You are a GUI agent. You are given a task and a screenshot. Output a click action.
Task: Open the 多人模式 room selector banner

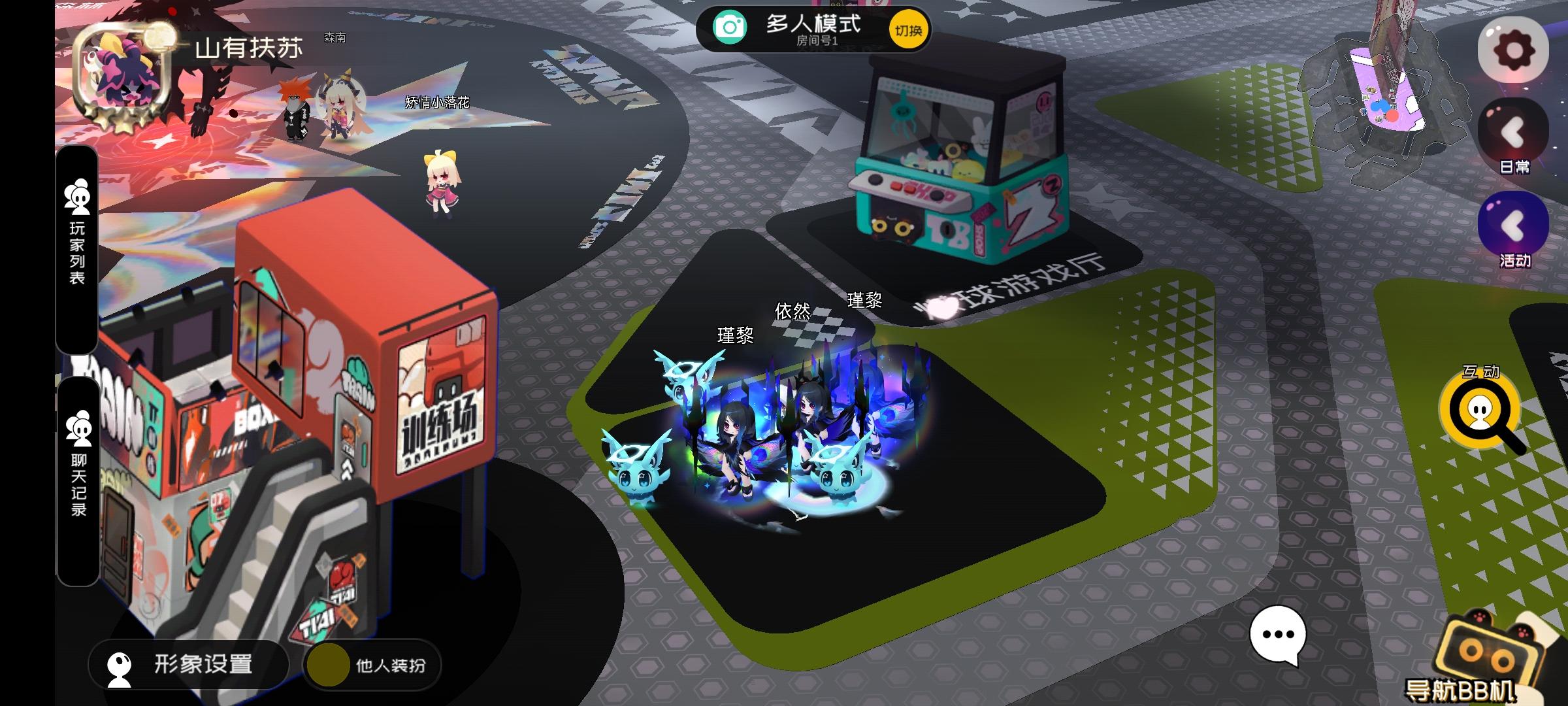pyautogui.click(x=813, y=27)
